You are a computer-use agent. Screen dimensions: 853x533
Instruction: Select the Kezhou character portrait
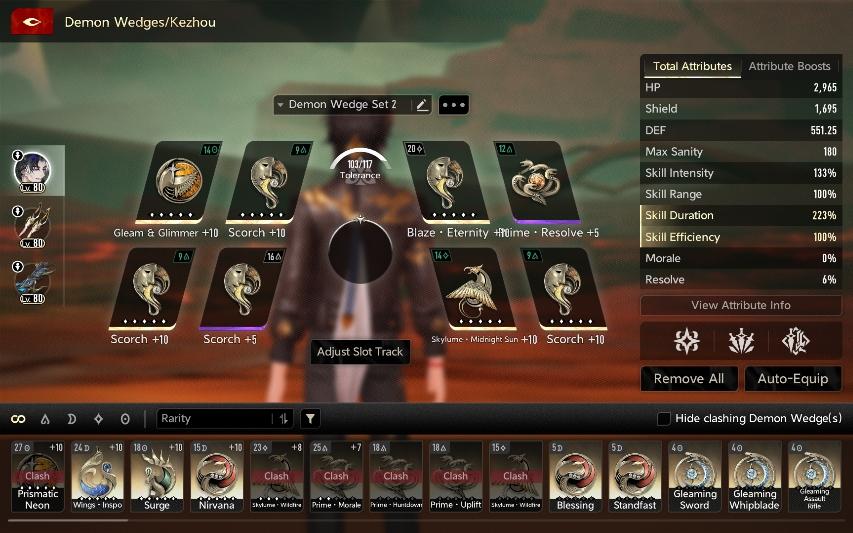pos(32,171)
